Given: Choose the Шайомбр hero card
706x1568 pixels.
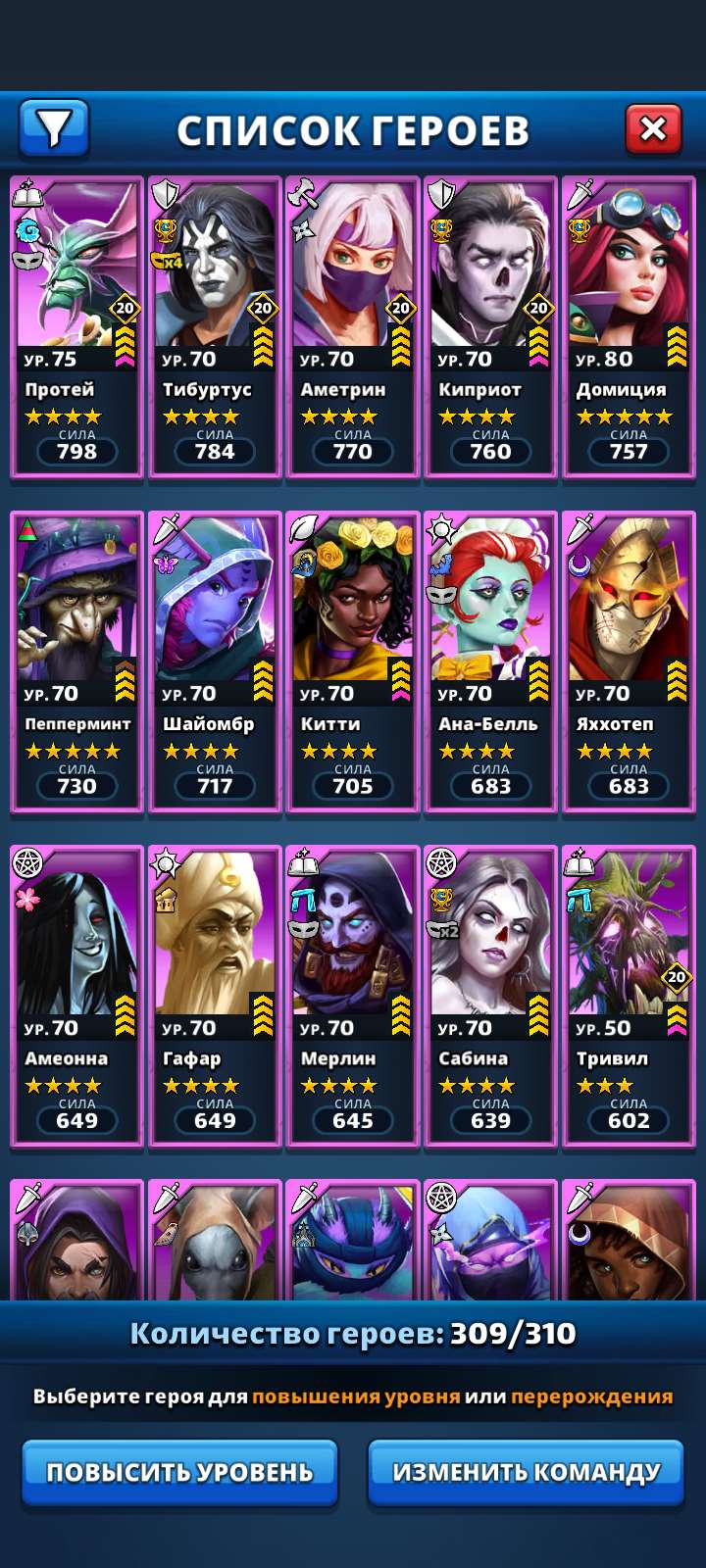Looking at the screenshot, I should coord(215,661).
